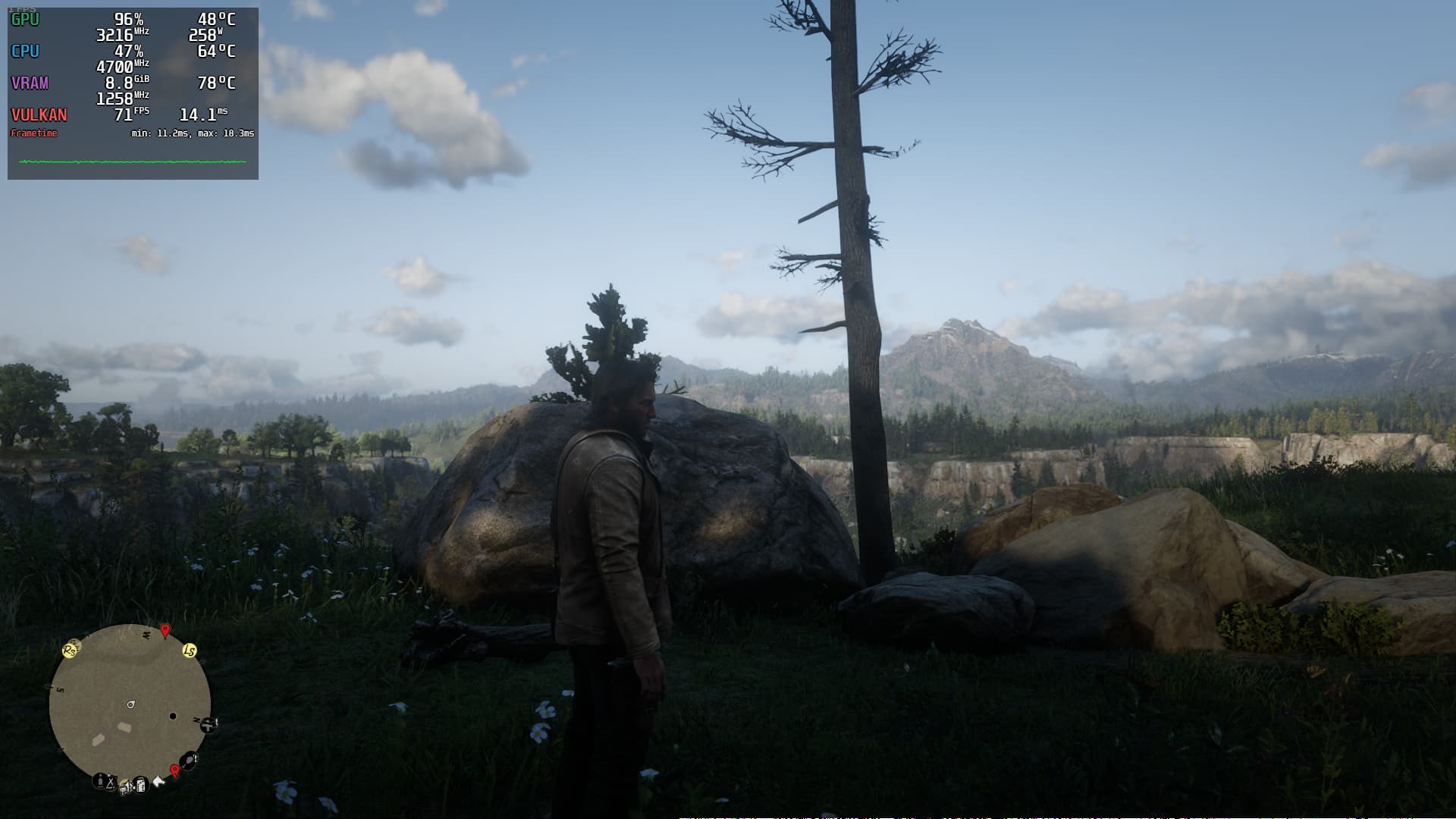Image resolution: width=1456 pixels, height=819 pixels.
Task: Select the yellow LS mission marker
Action: [190, 651]
